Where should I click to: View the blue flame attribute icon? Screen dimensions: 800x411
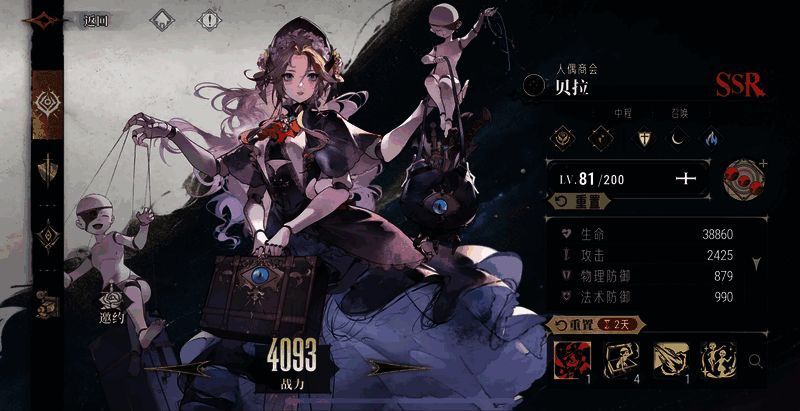[711, 138]
